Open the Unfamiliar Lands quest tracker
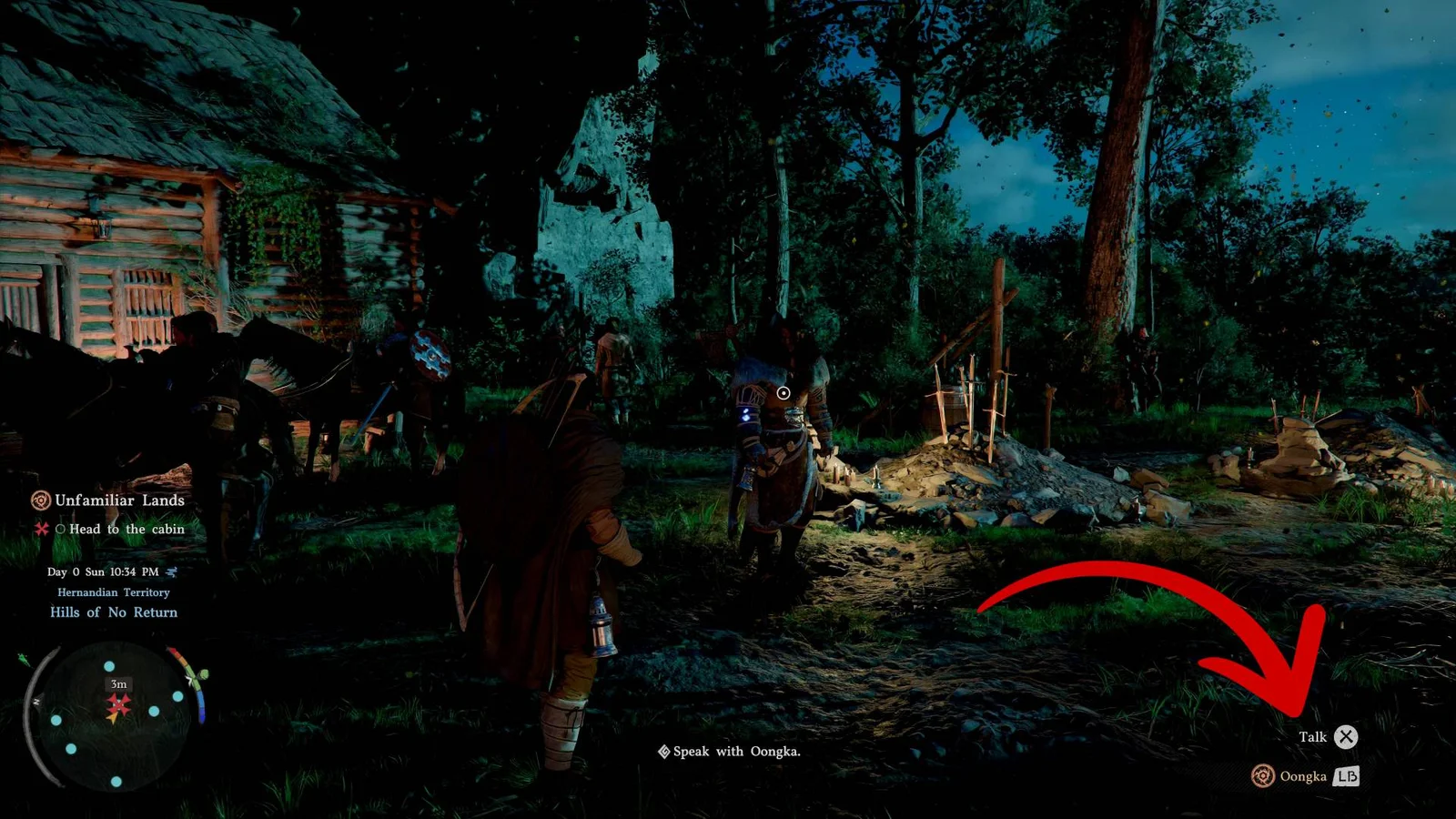1456x819 pixels. (109, 500)
